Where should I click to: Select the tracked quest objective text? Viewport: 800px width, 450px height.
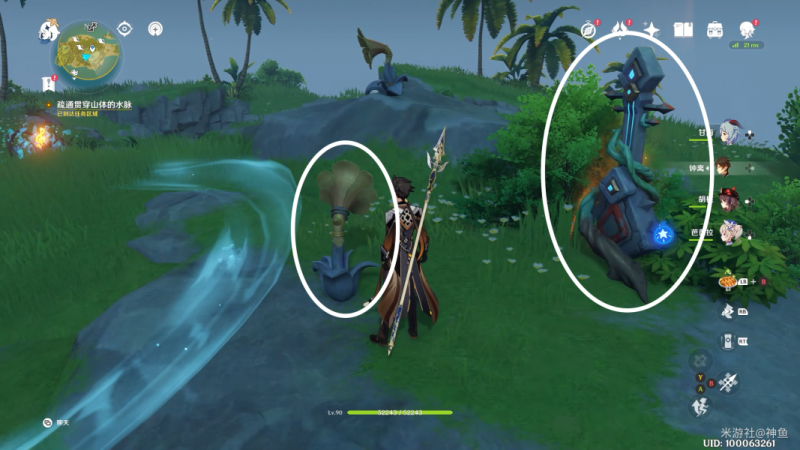point(93,104)
